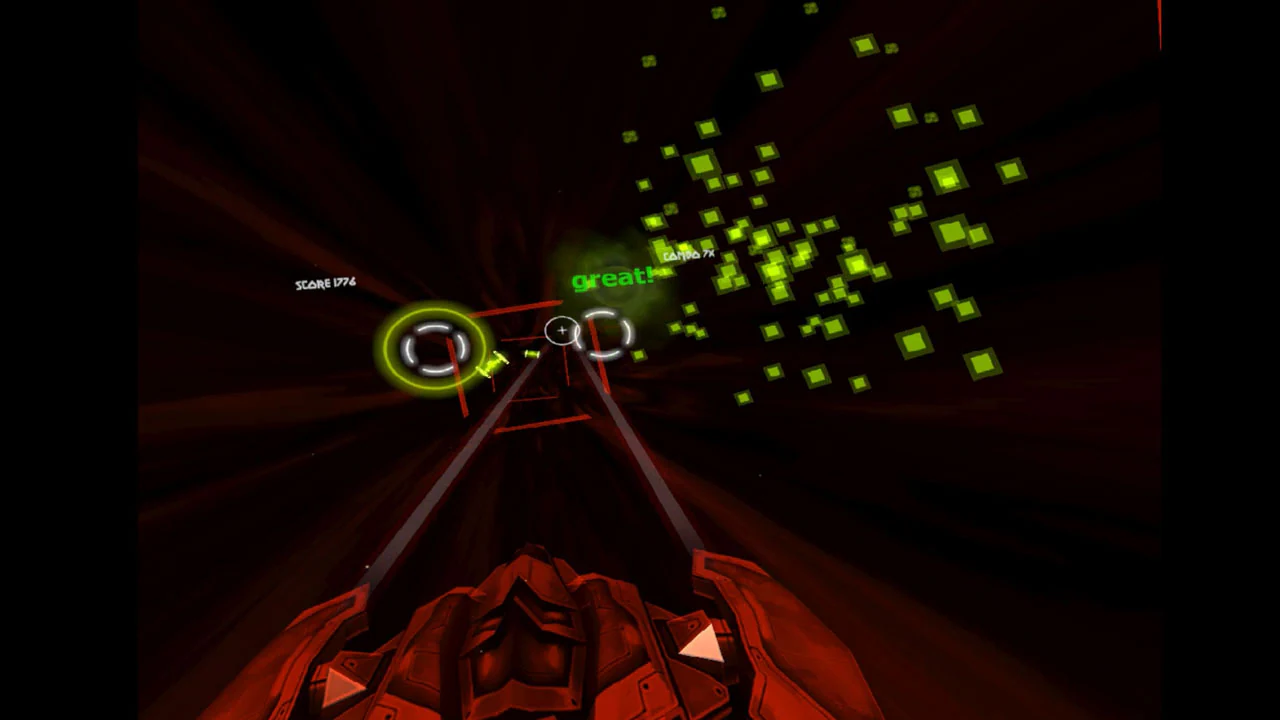Image resolution: width=1280 pixels, height=720 pixels.
Task: Select the white ring reticle beside the crosshair
Action: coord(604,332)
